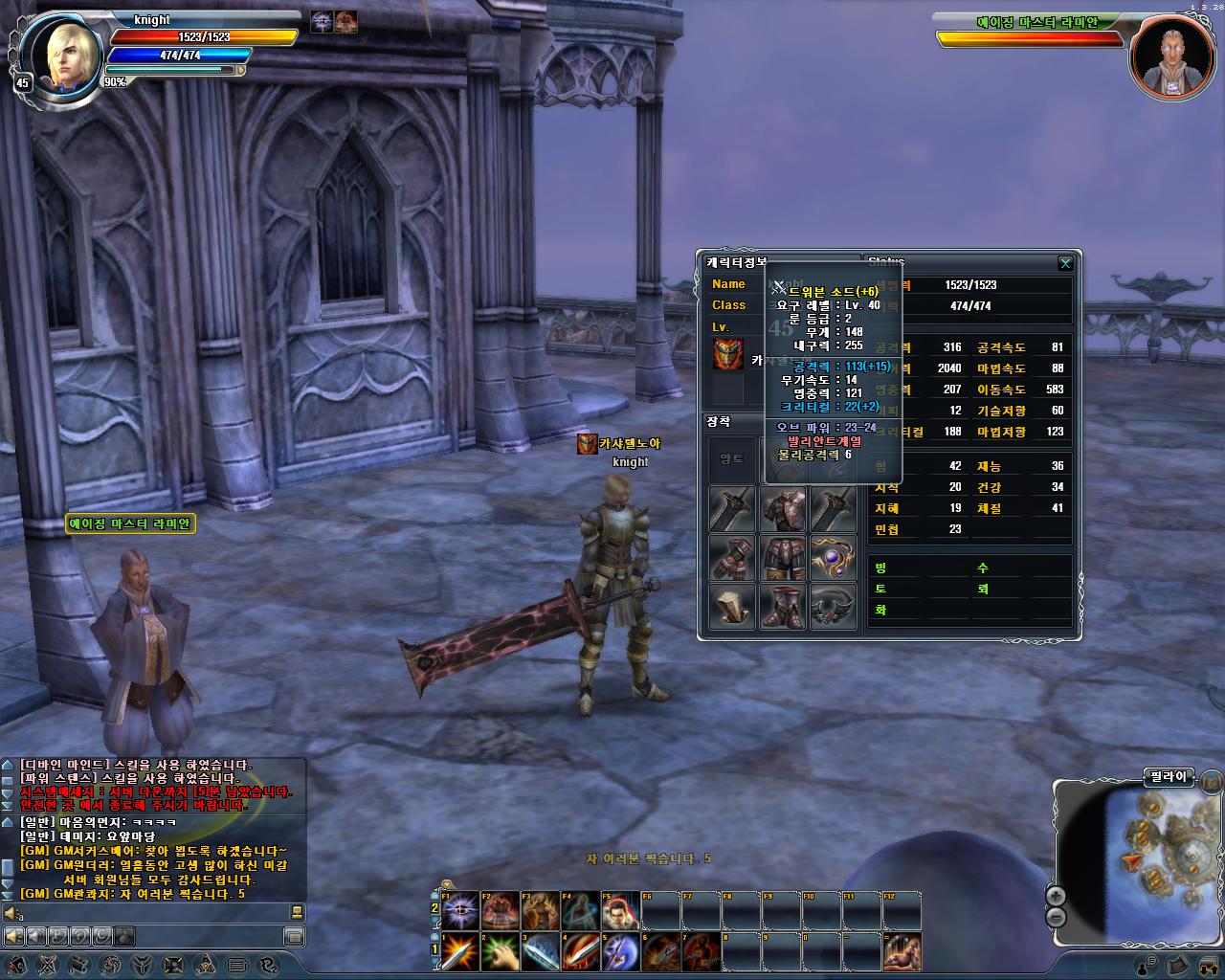
Task: Use the green glowing hand skill
Action: 500,951
